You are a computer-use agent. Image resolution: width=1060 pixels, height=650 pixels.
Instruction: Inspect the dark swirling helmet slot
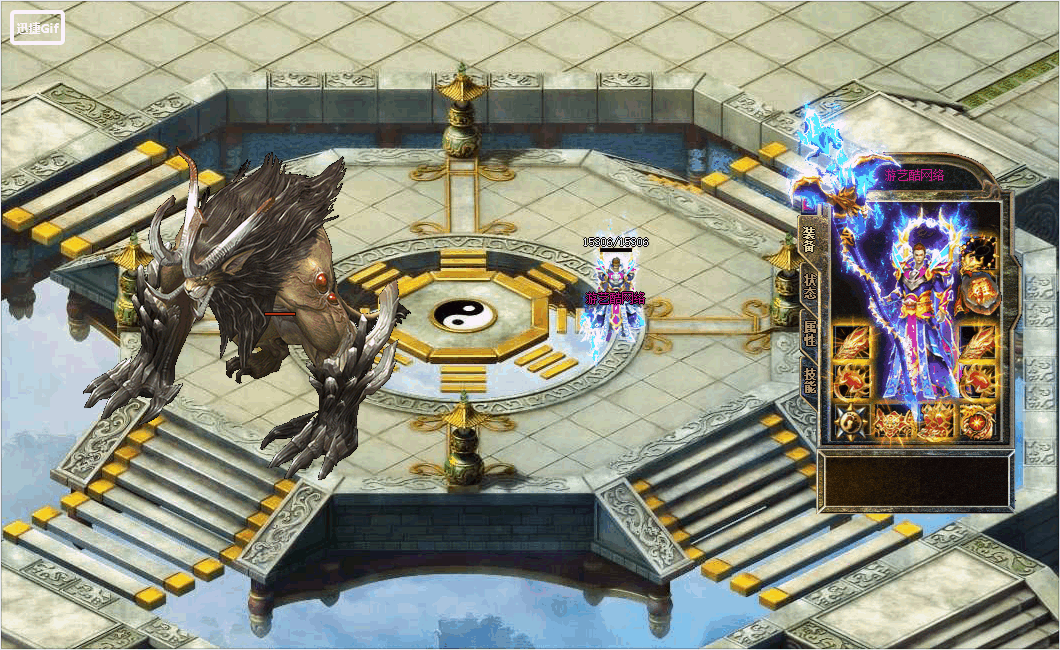(978, 254)
